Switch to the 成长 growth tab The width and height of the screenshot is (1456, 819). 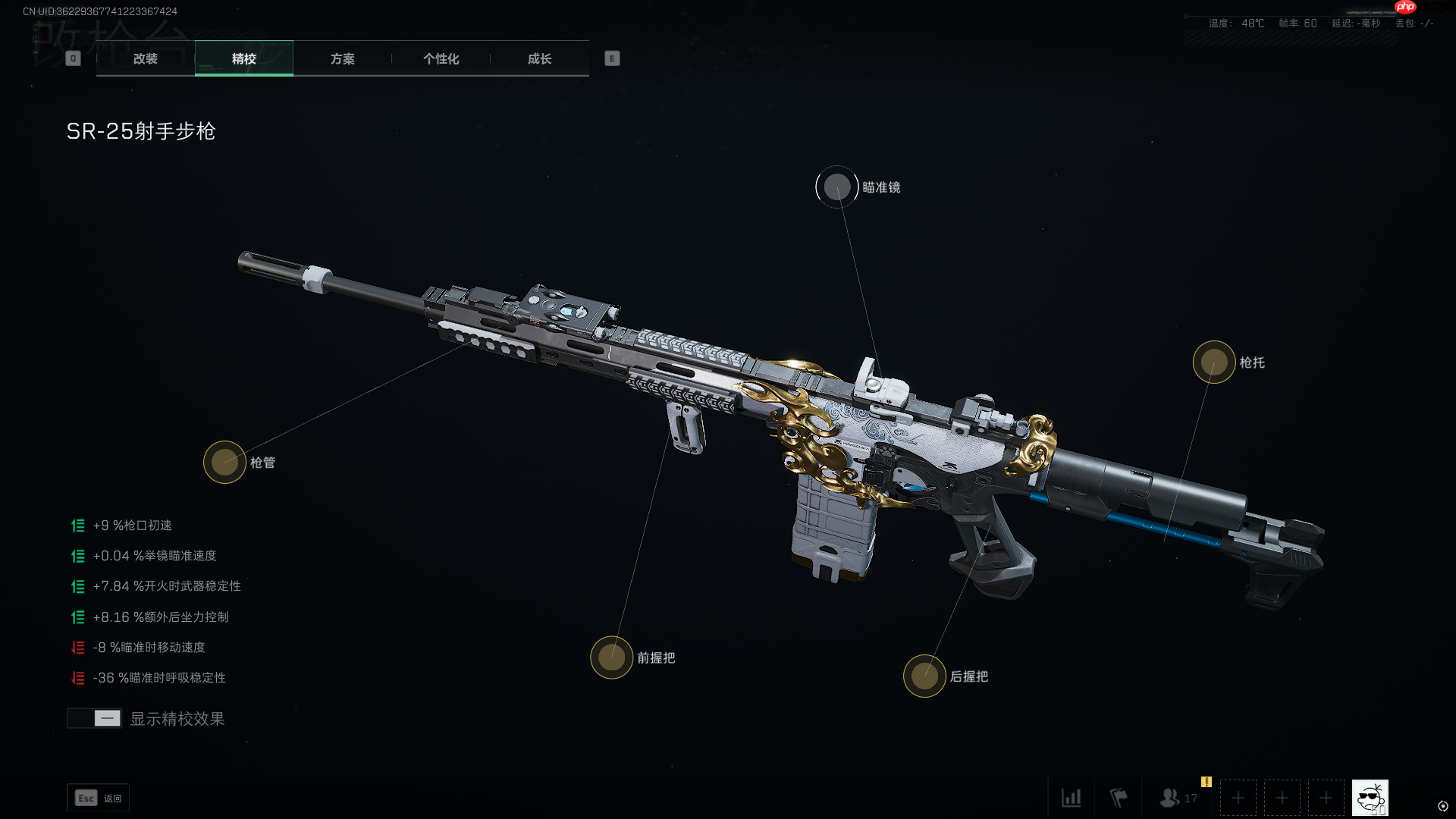540,58
